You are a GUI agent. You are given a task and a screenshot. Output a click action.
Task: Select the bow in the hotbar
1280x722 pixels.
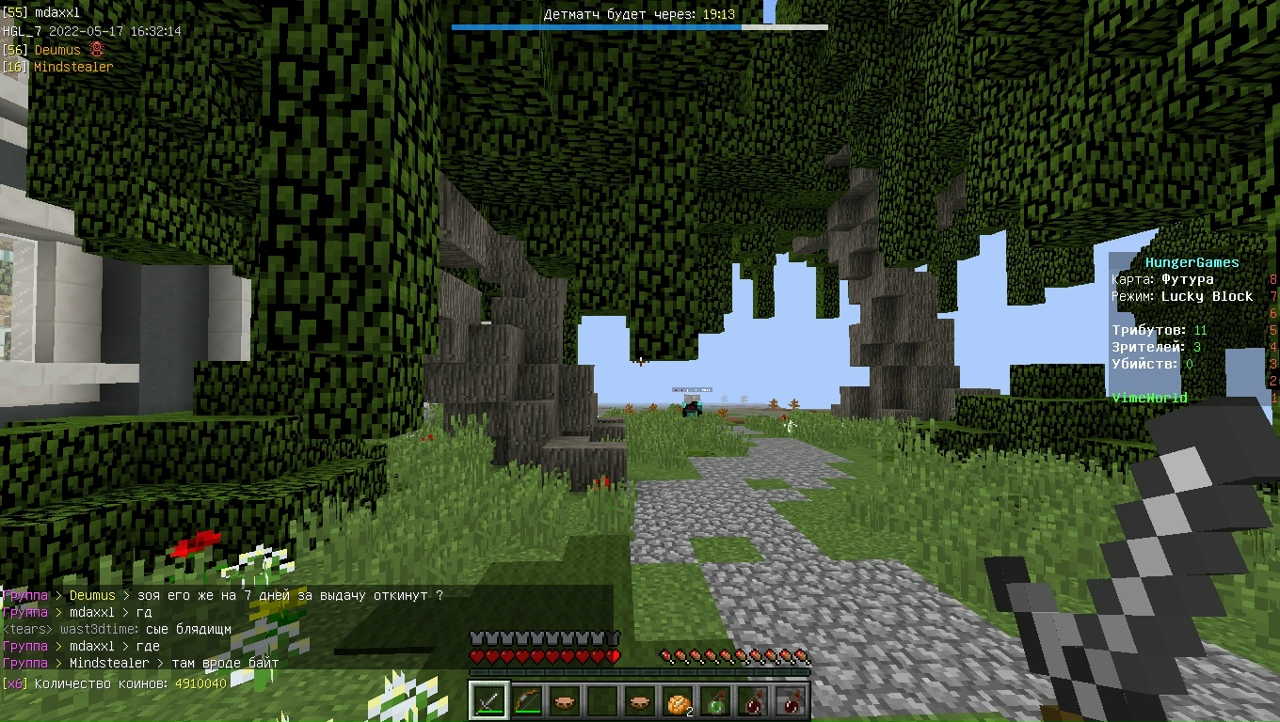tap(527, 701)
